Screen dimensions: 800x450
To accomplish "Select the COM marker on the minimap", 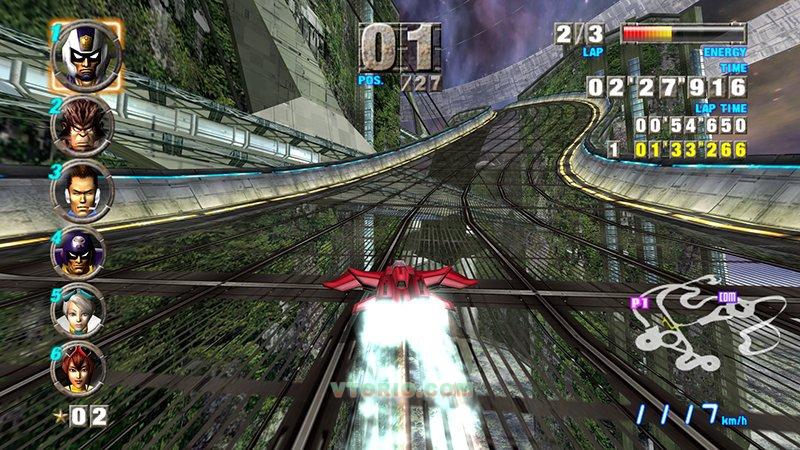I will click(x=727, y=295).
